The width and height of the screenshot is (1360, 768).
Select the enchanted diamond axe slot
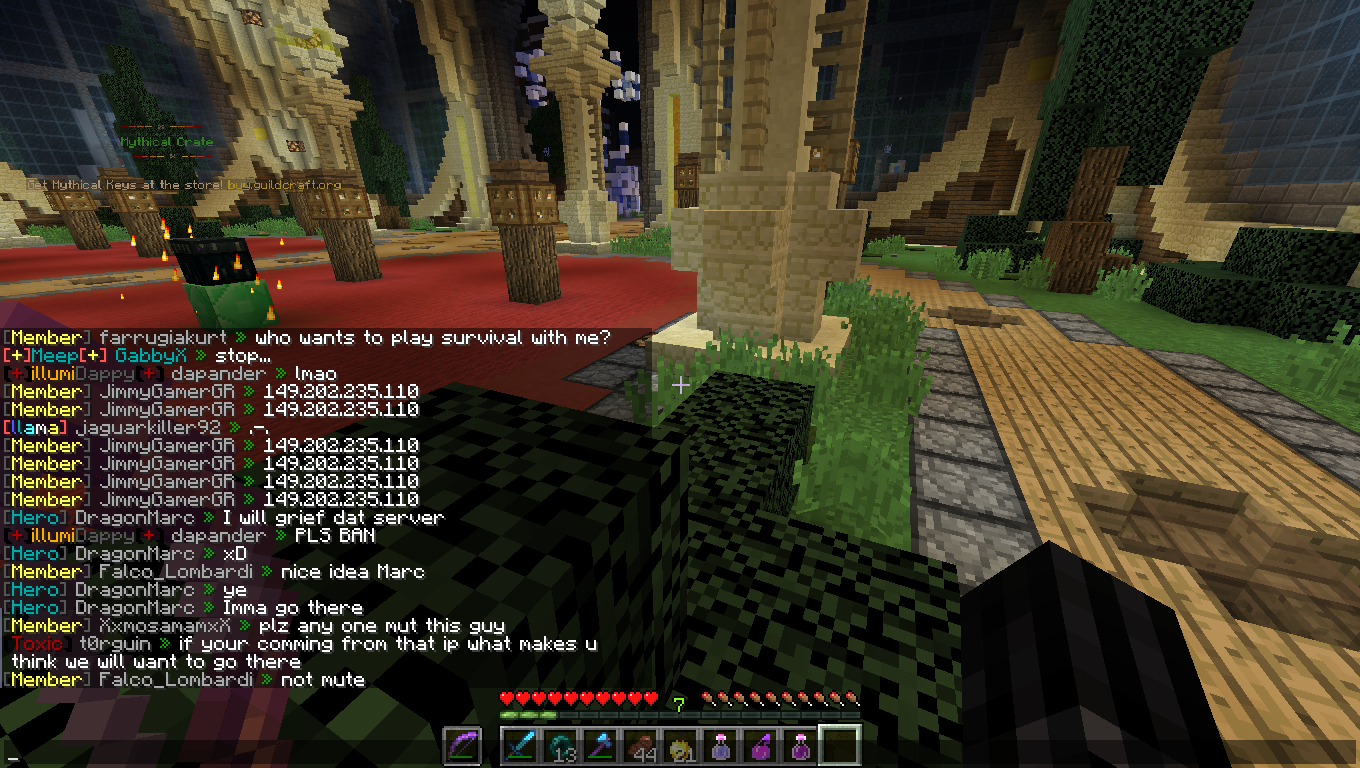pos(600,745)
